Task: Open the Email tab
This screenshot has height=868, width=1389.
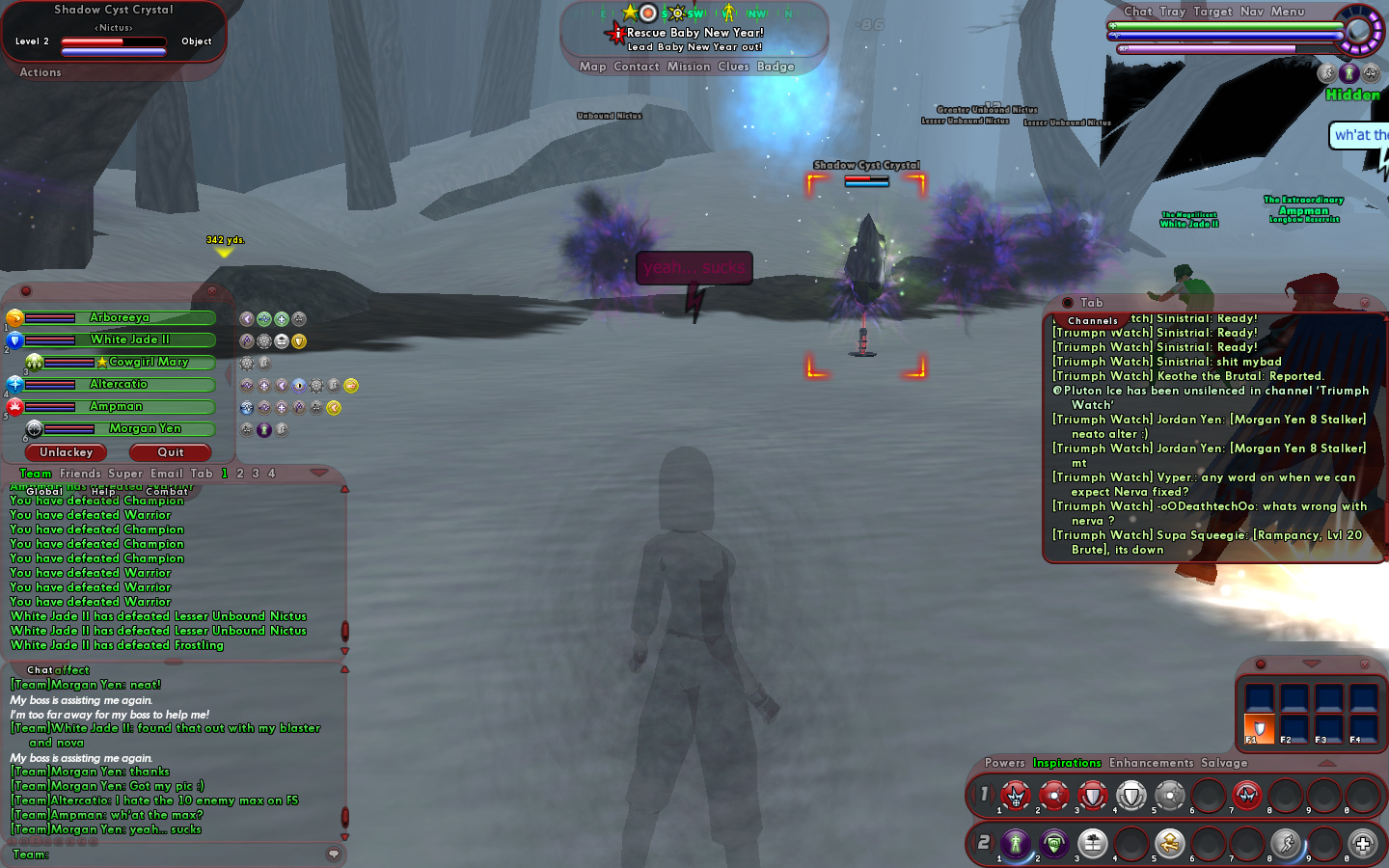Action: (x=167, y=474)
